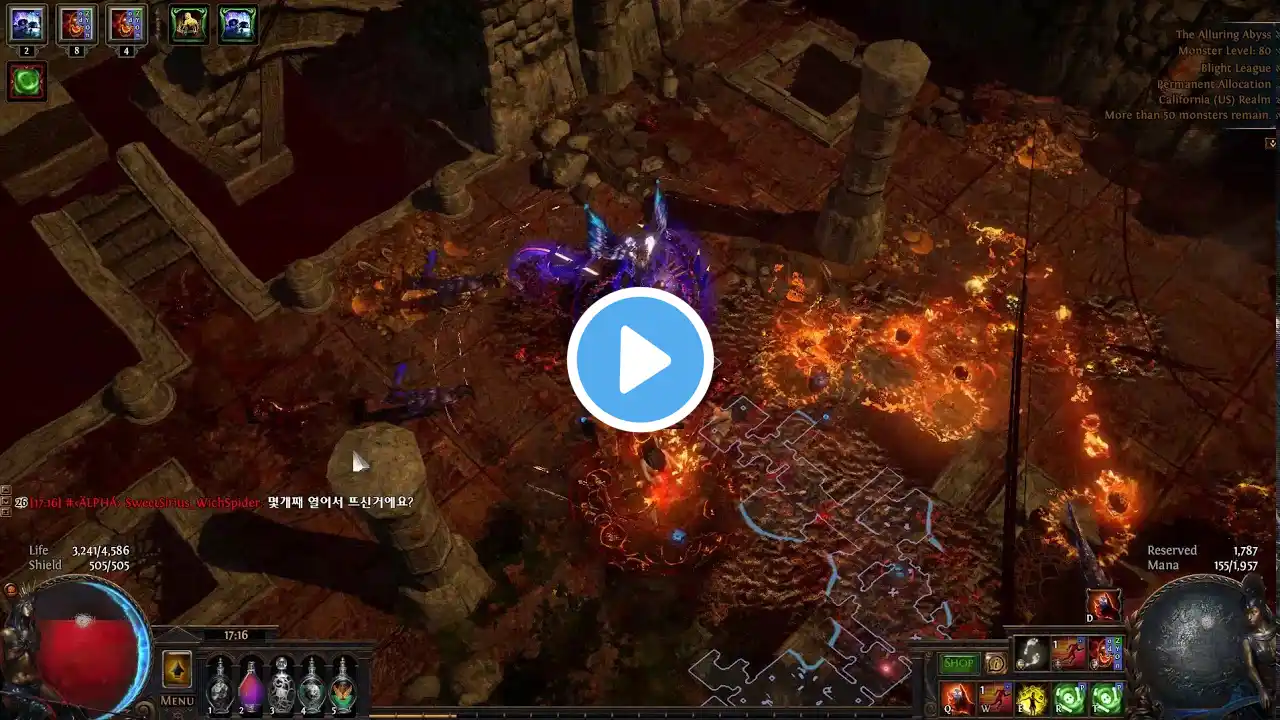This screenshot has width=1280, height=720.
Task: Activate the green R aura skill
Action: pos(1069,698)
